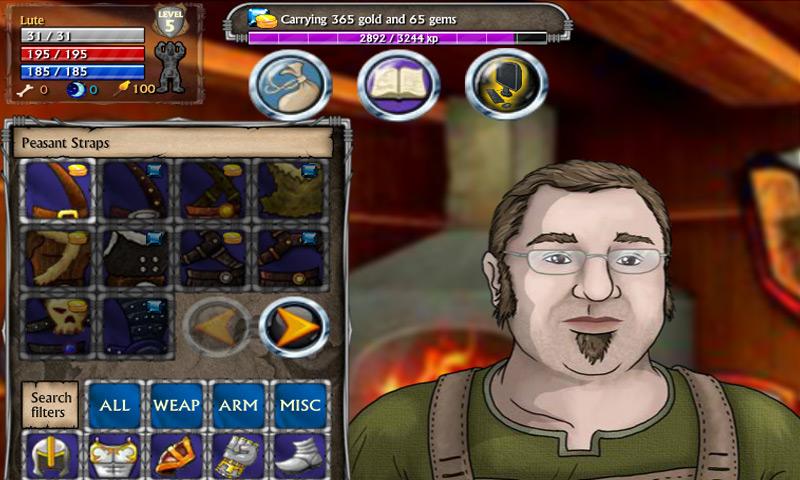This screenshot has height=480, width=800.
Task: Filter items by WEAP category
Action: (176, 405)
